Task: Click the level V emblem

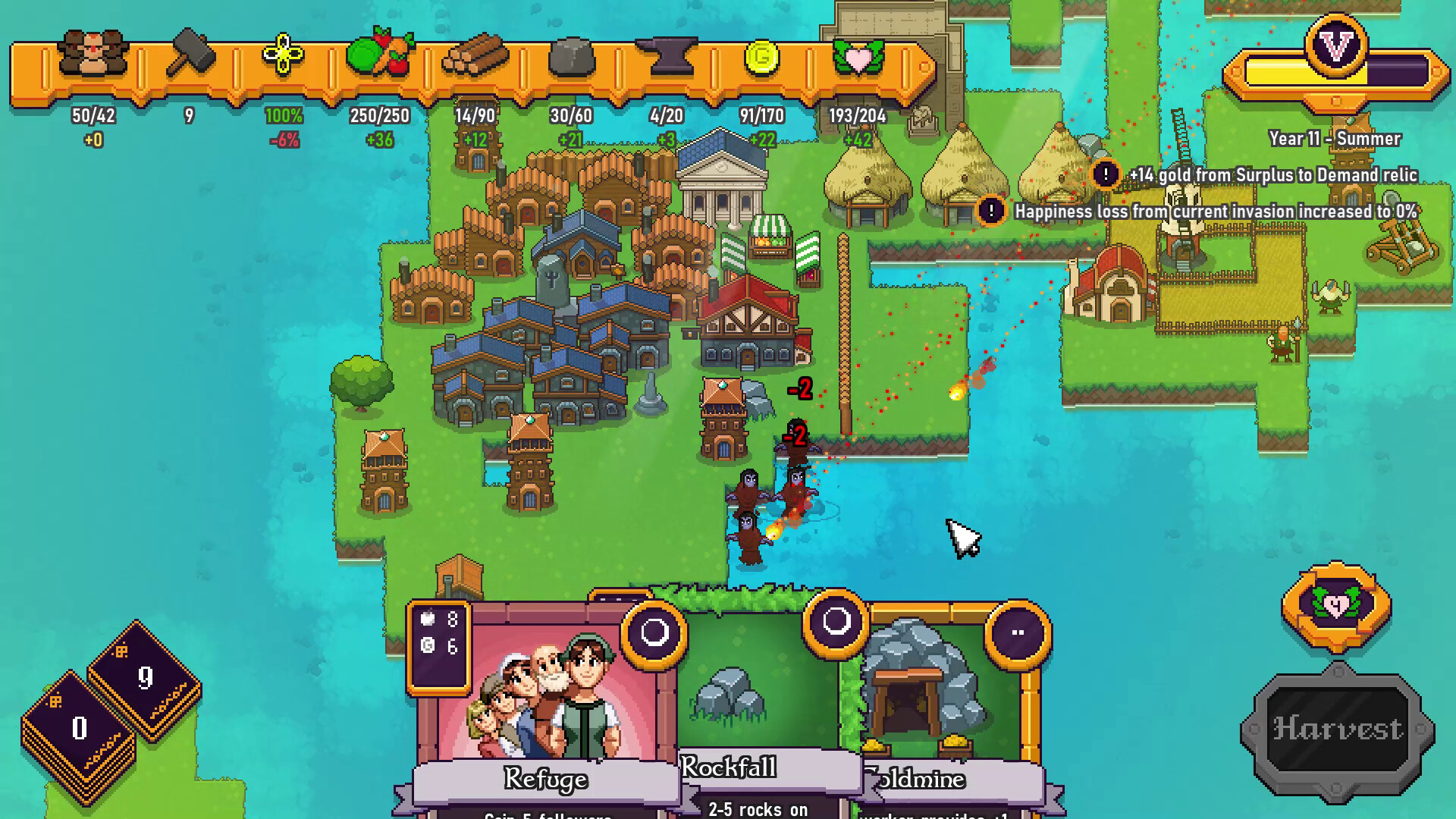Action: (x=1335, y=45)
